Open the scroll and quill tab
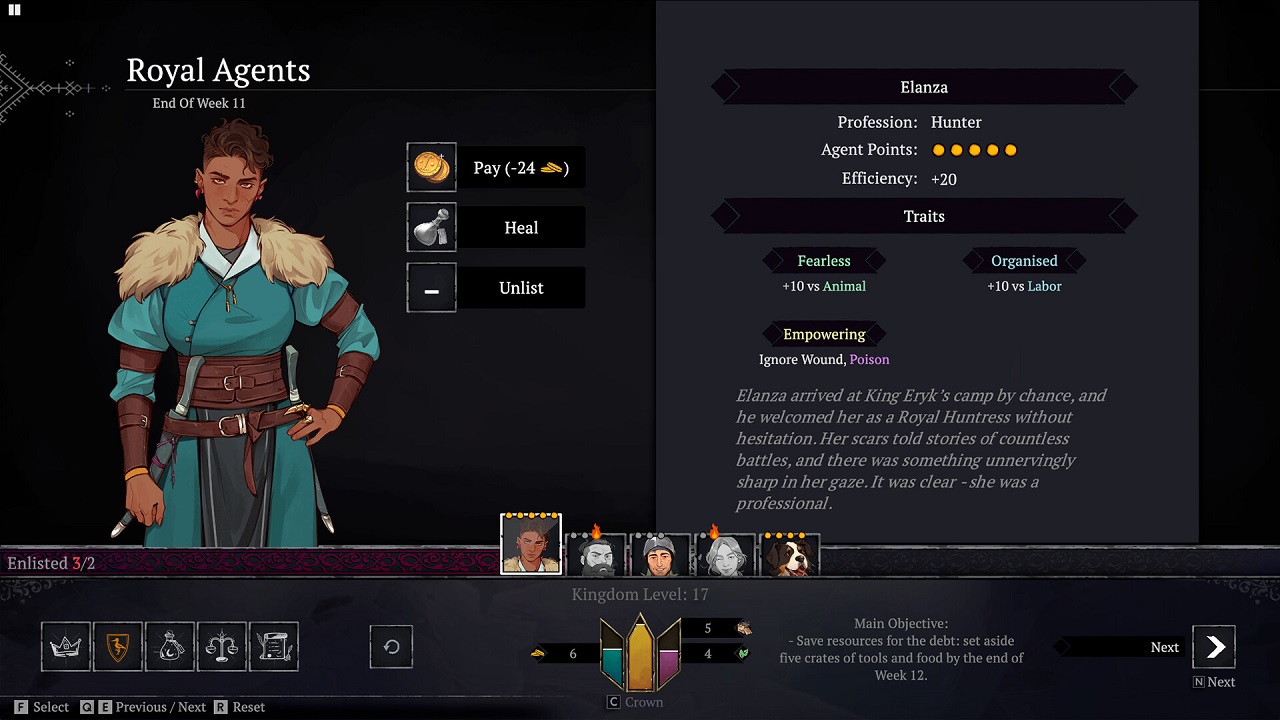 point(274,647)
